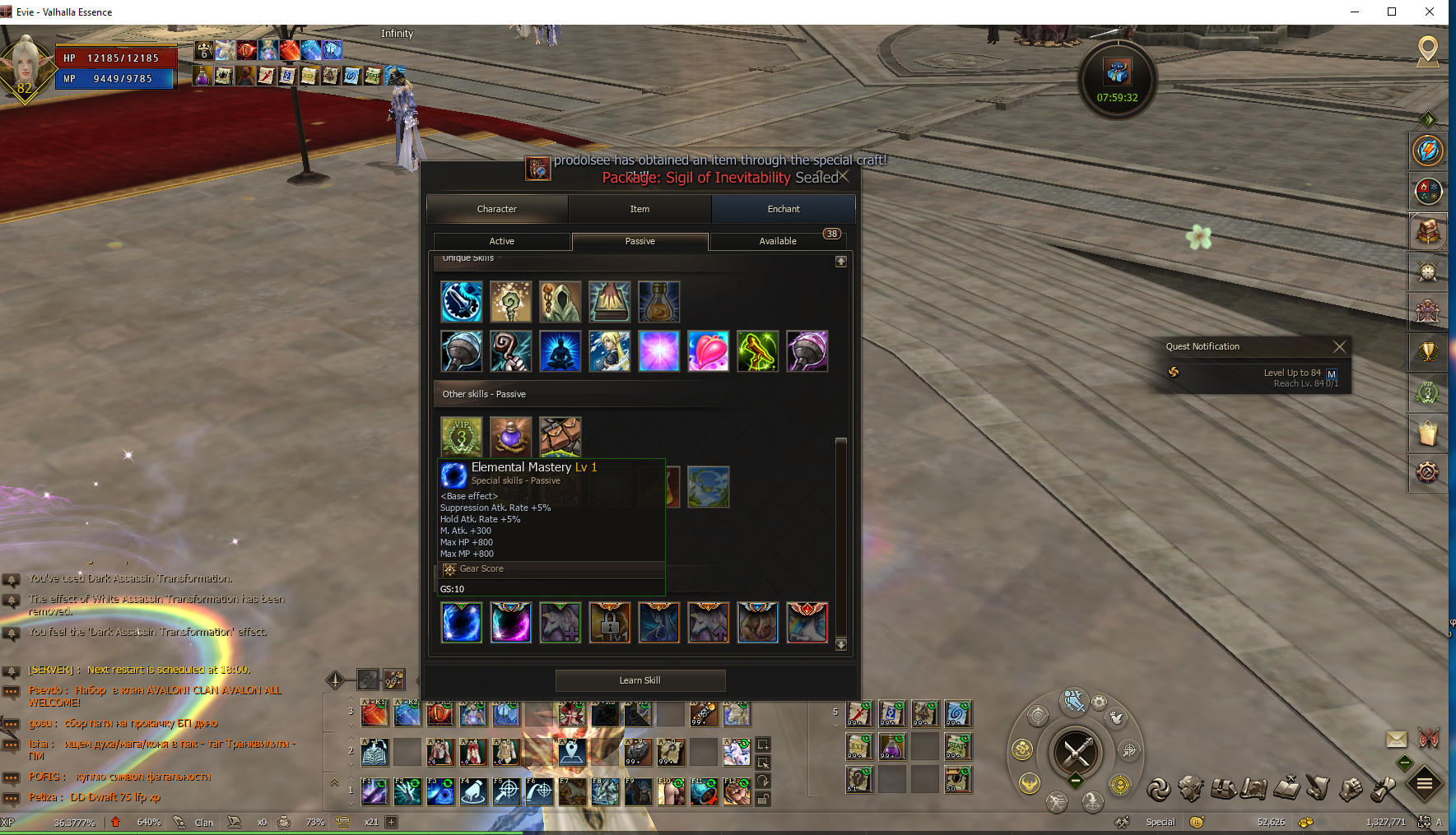Open the hamburger main menu button
Screen dimensions: 1456x835
[x=1425, y=784]
